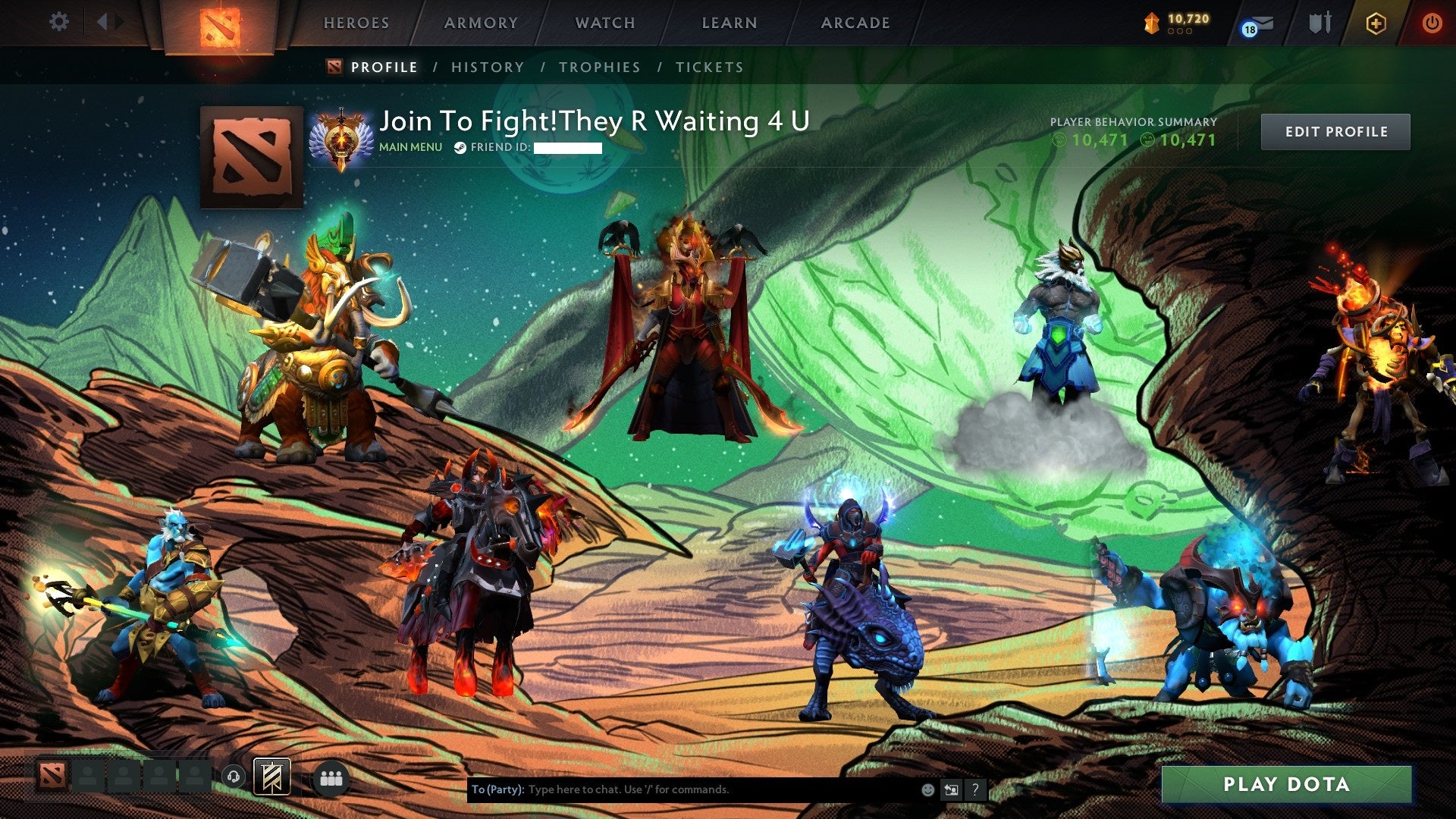Image resolution: width=1456 pixels, height=819 pixels.
Task: Switch chat channel using arrow icon
Action: tap(950, 789)
